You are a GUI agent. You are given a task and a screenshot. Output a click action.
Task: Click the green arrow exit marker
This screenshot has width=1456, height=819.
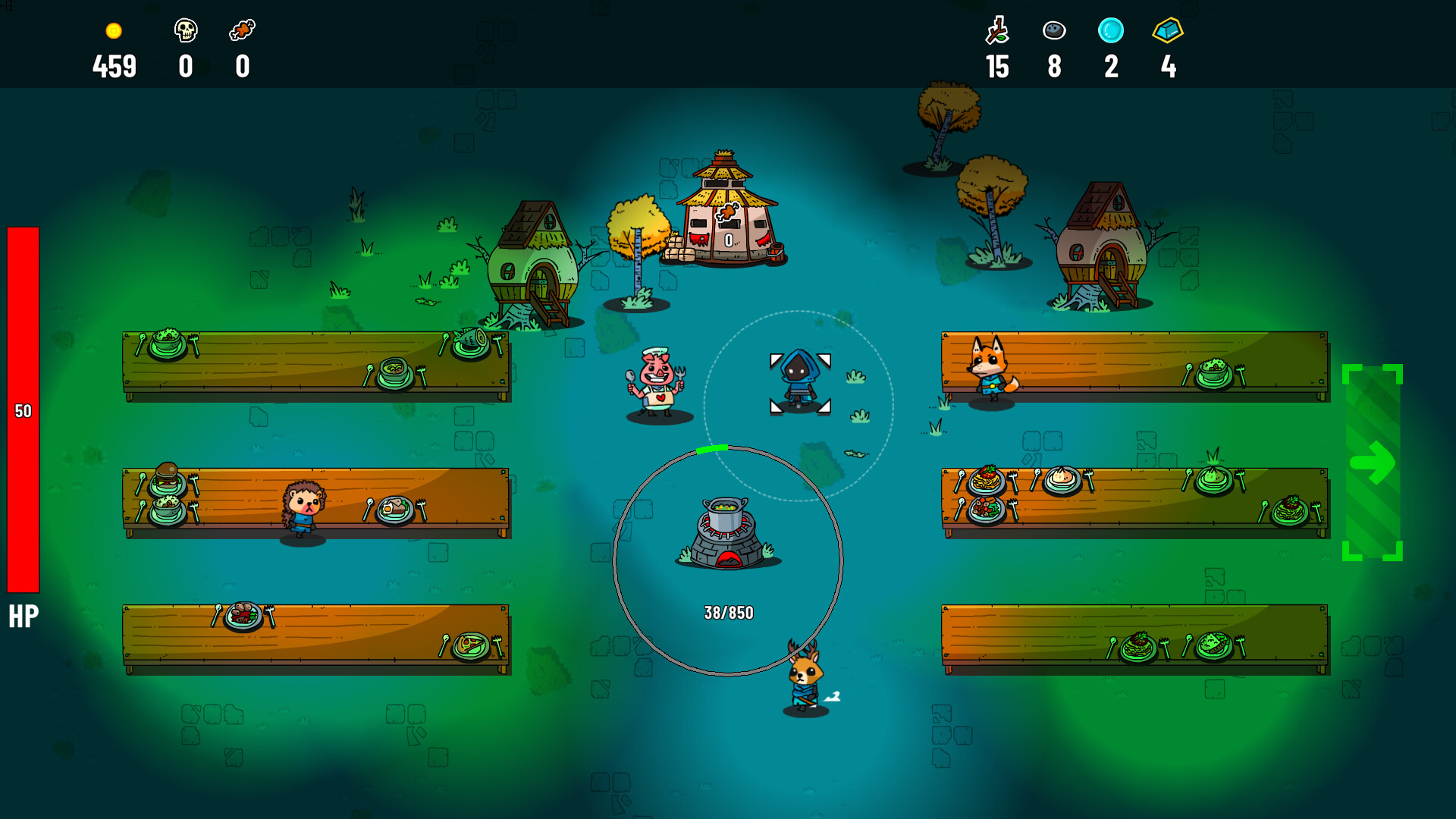[1372, 463]
